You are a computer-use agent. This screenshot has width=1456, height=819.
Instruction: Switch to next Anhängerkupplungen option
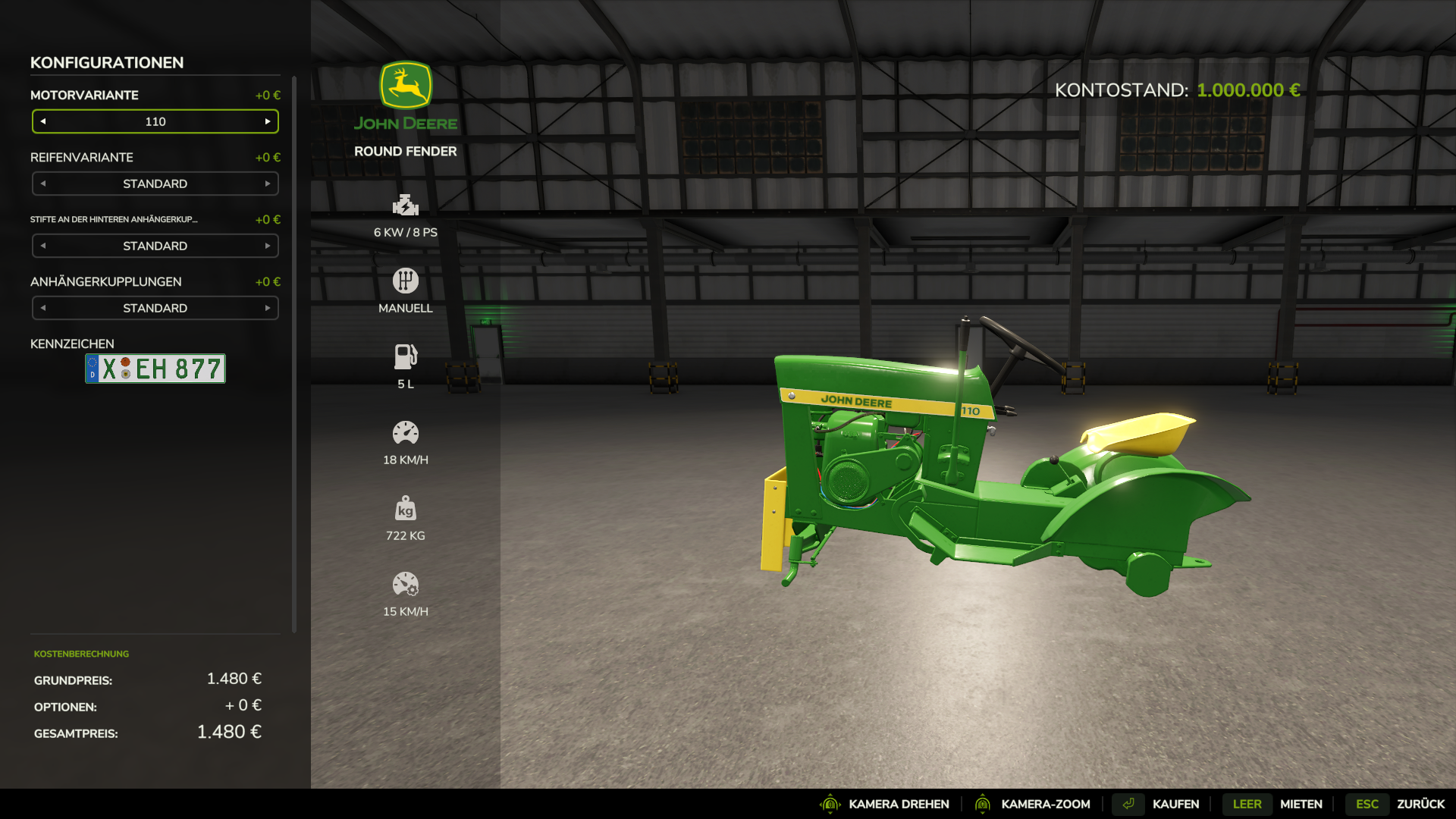point(268,308)
